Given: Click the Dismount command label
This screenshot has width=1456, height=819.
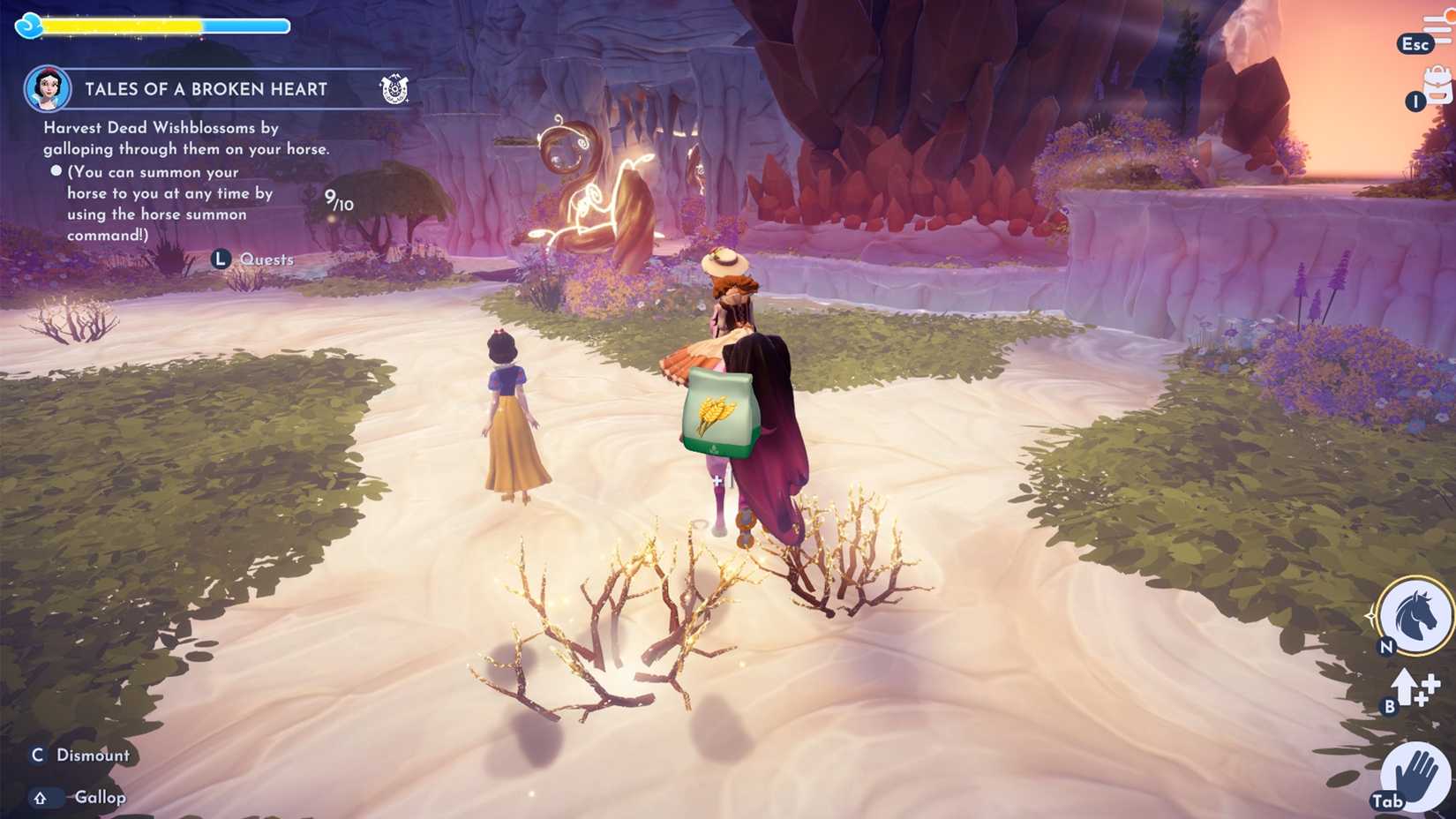Looking at the screenshot, I should [x=93, y=755].
